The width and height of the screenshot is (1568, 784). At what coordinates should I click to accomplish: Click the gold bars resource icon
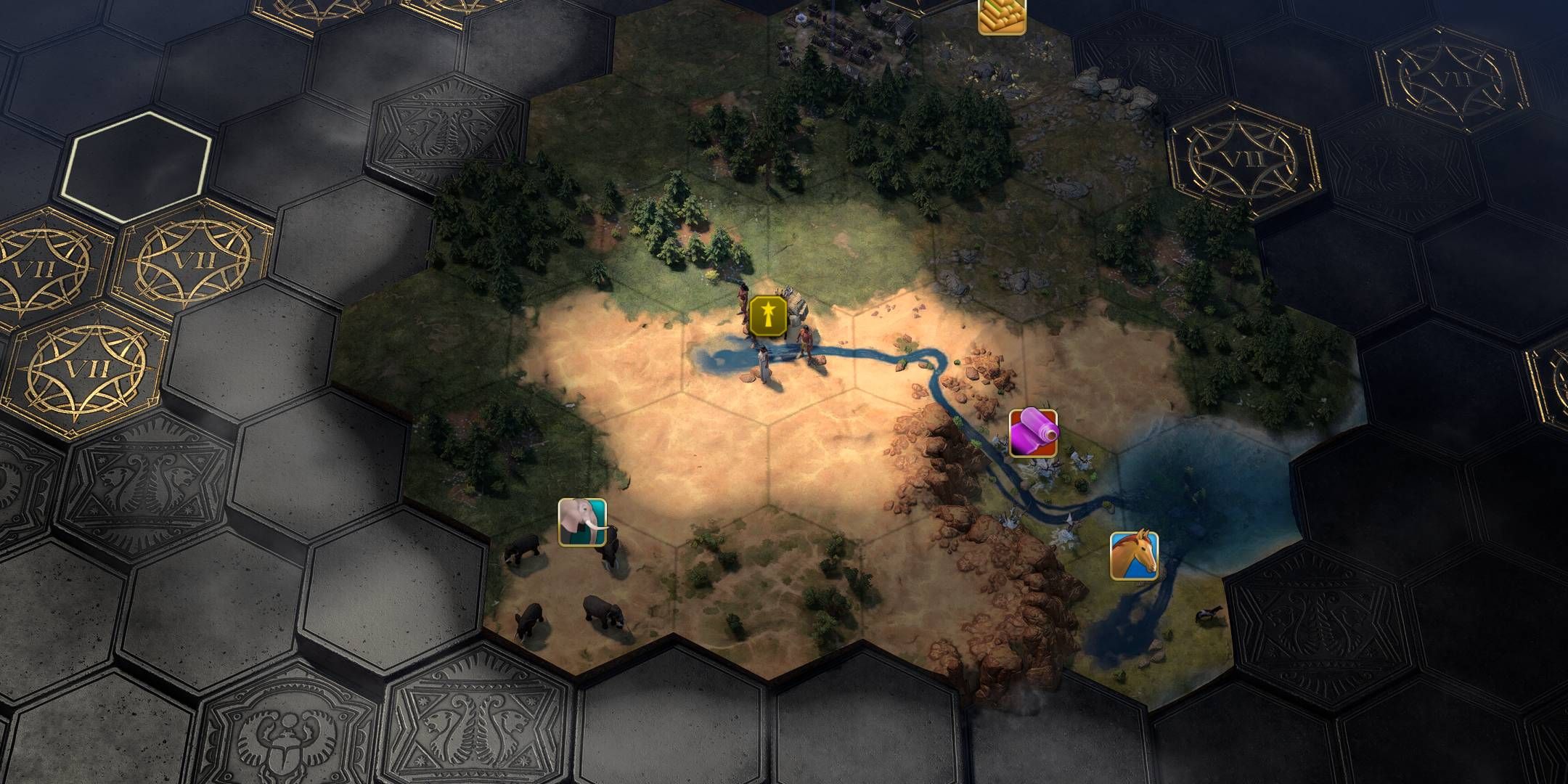click(x=1002, y=15)
